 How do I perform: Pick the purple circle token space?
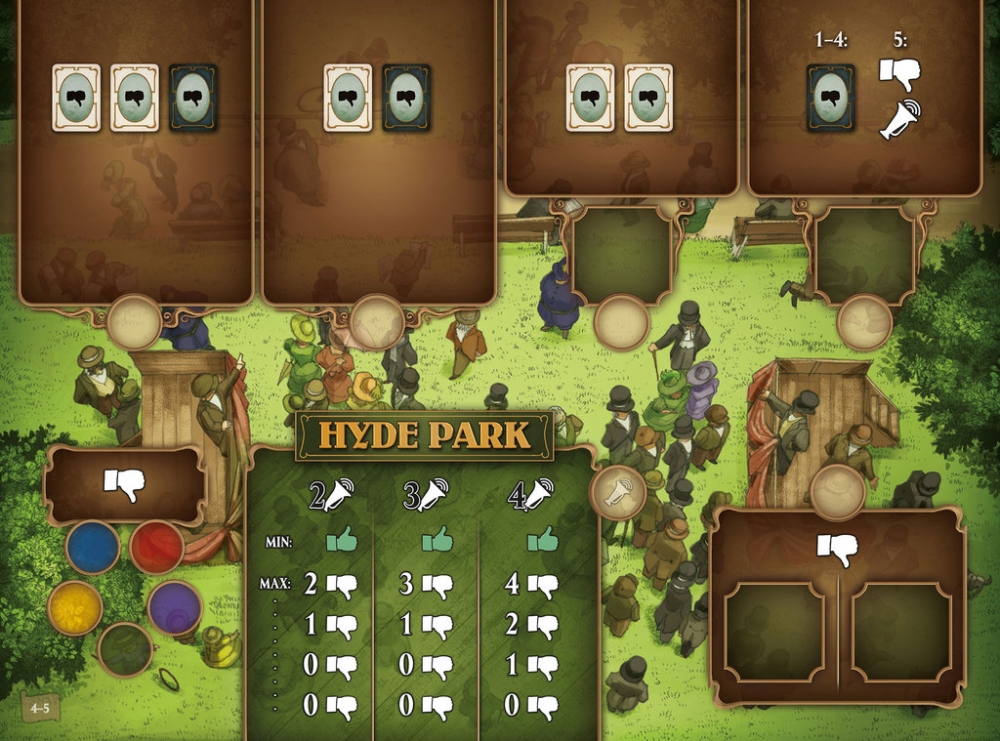[x=175, y=608]
